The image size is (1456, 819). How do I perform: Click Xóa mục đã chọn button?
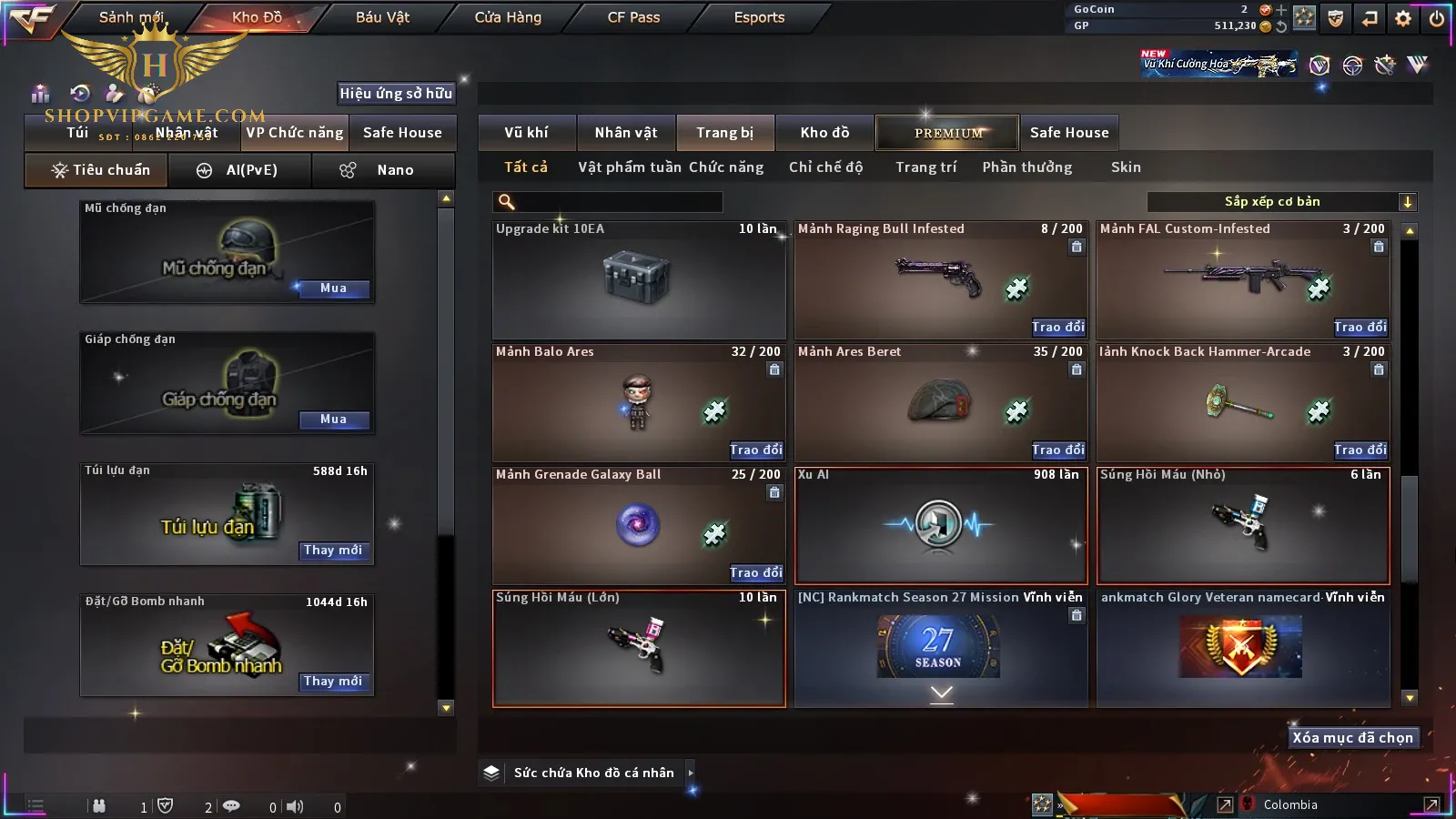pyautogui.click(x=1352, y=738)
